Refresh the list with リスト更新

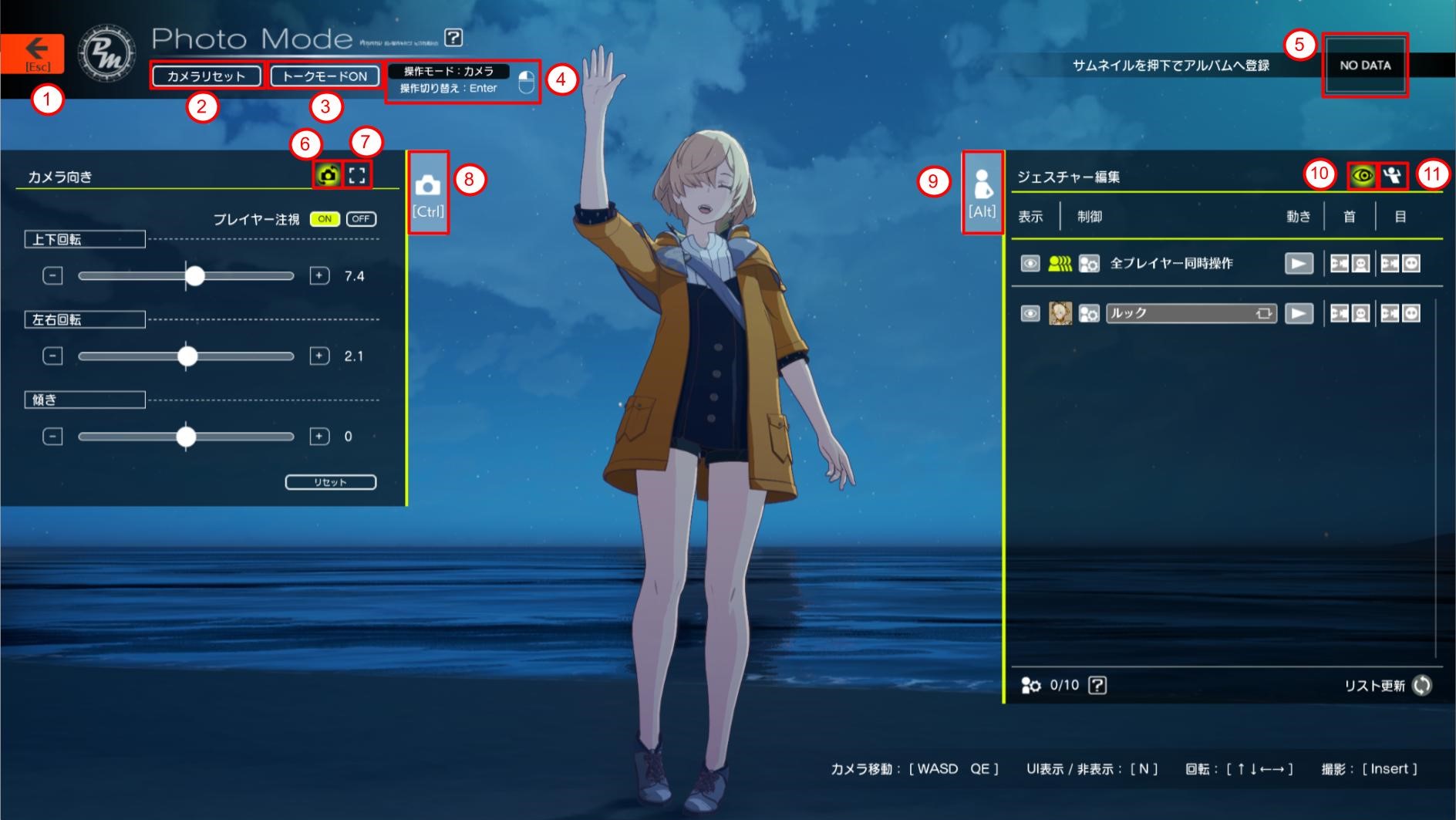click(1422, 685)
